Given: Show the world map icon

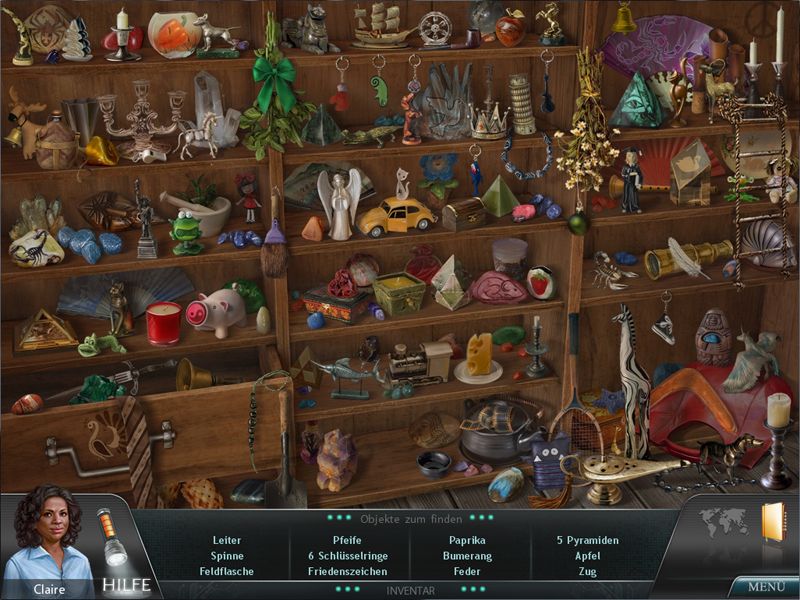Looking at the screenshot, I should tap(722, 522).
